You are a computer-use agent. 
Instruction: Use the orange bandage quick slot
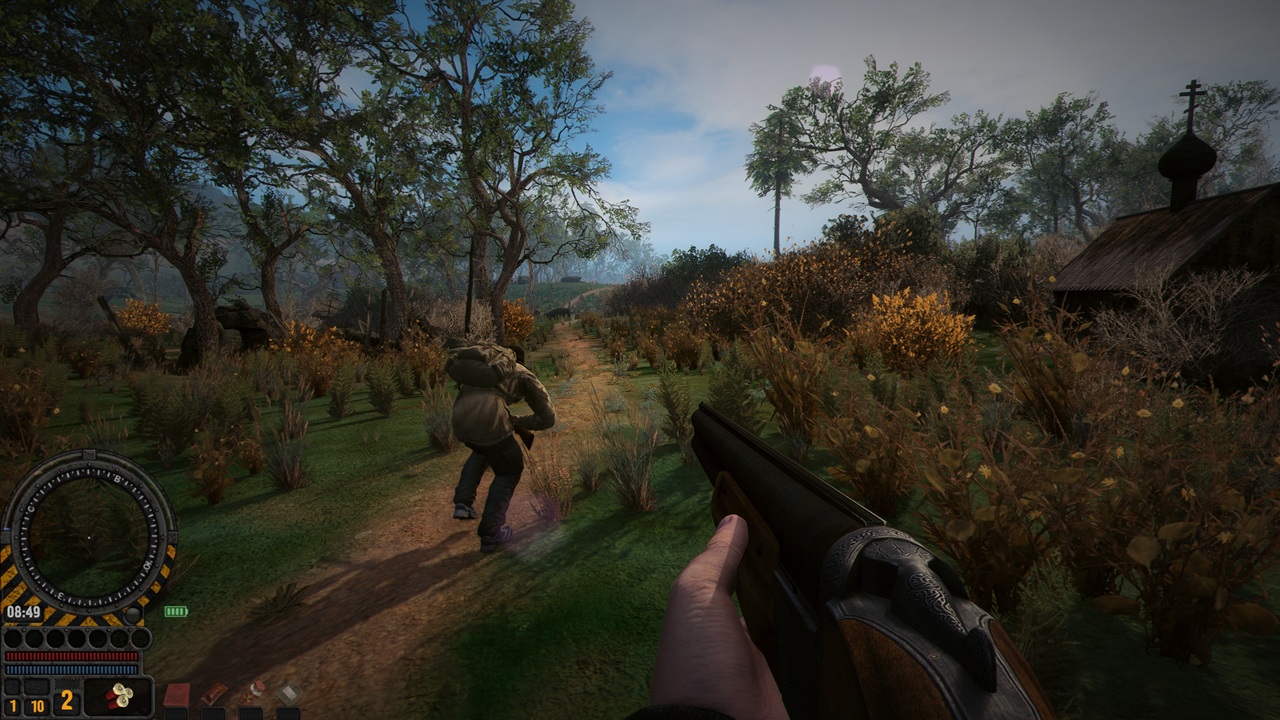click(214, 694)
